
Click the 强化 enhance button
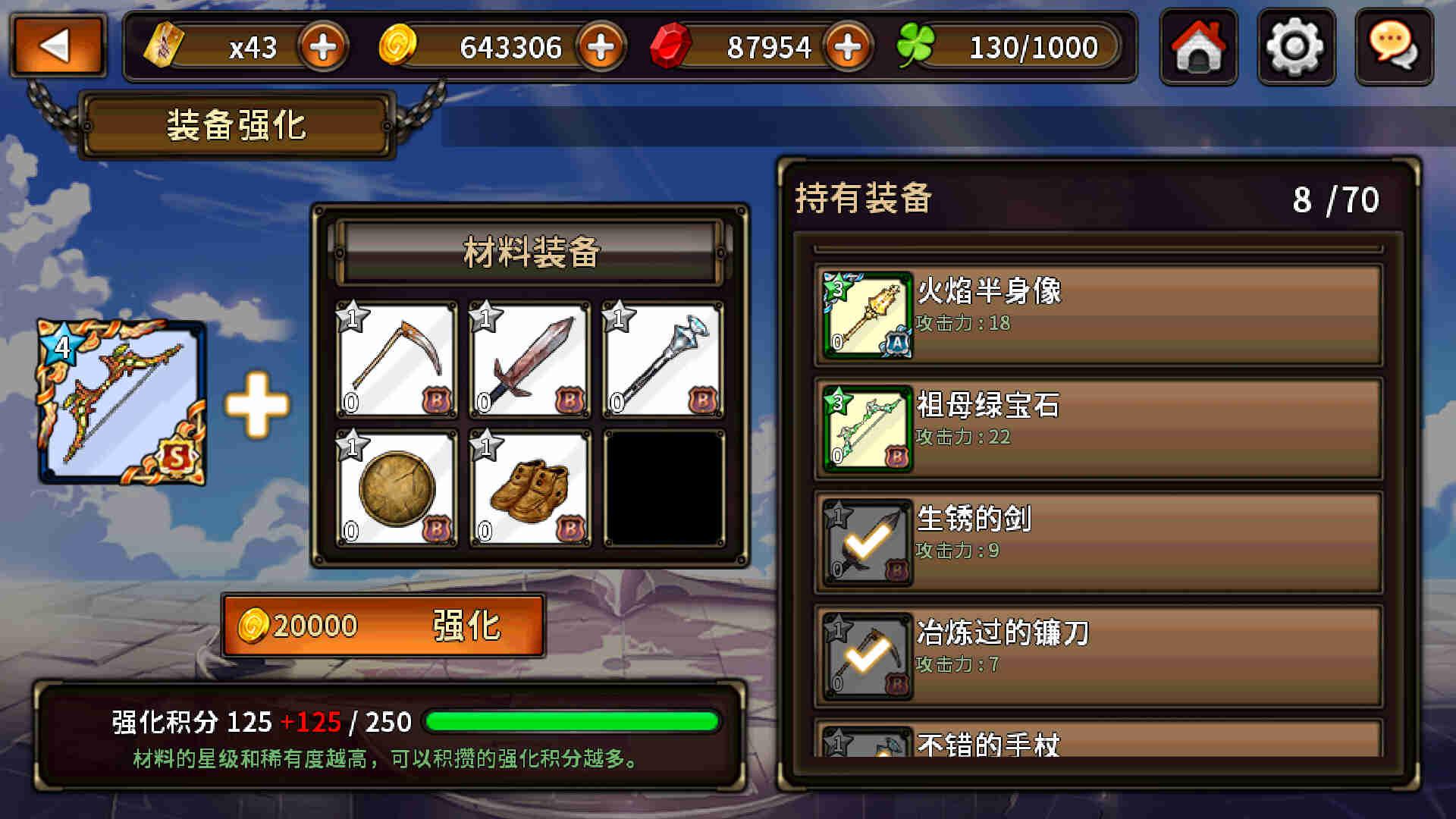click(x=384, y=626)
